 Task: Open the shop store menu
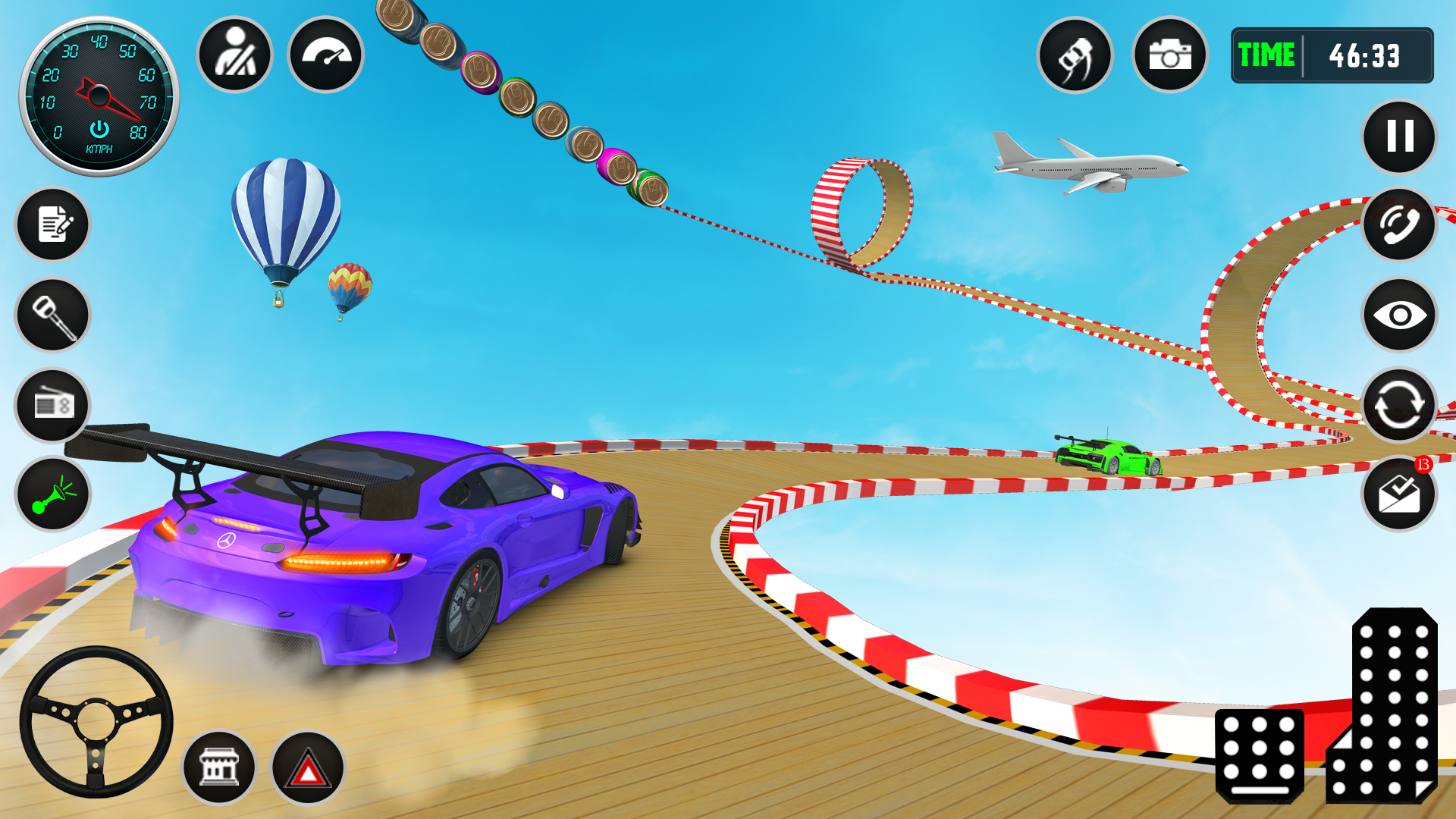point(220,768)
